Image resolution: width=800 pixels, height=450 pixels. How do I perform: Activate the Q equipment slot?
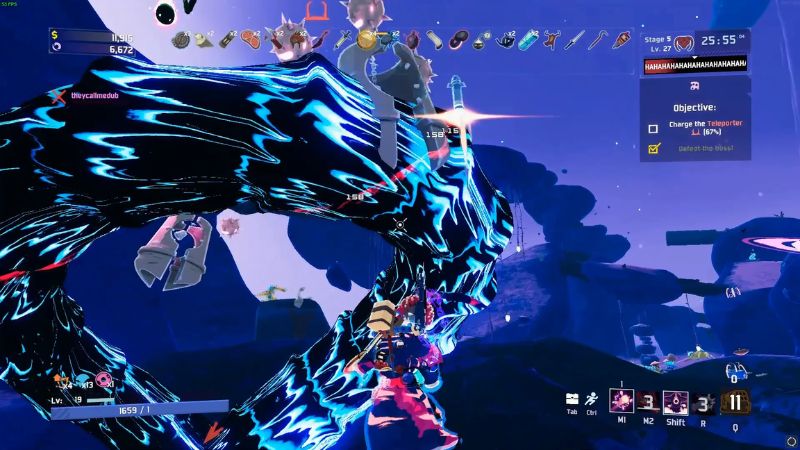pyautogui.click(x=737, y=403)
